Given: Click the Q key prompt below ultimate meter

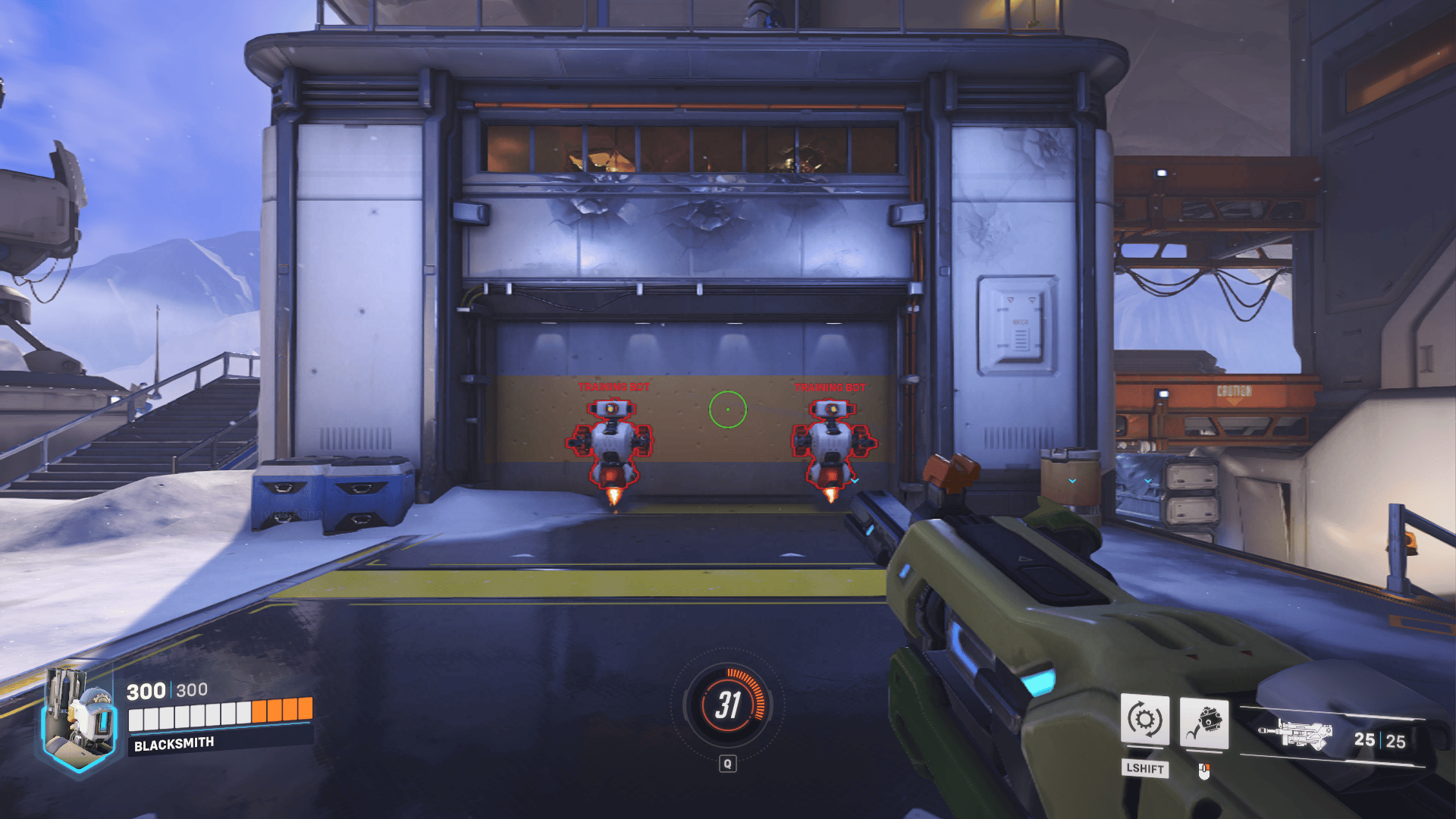Looking at the screenshot, I should click(x=727, y=764).
